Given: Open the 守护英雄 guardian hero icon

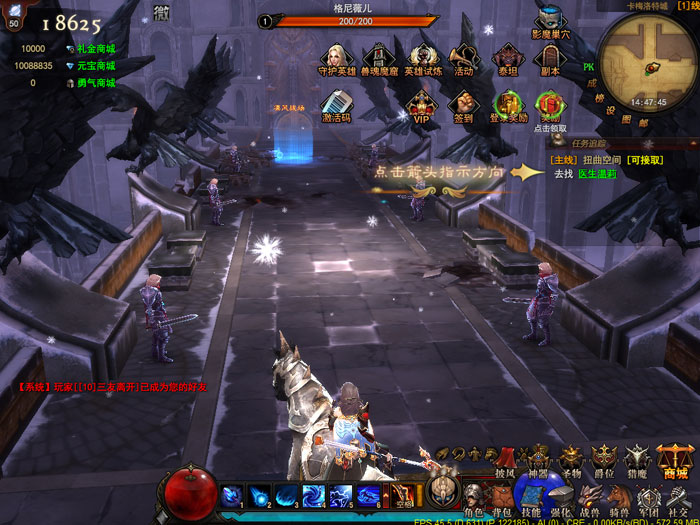Looking at the screenshot, I should (337, 57).
